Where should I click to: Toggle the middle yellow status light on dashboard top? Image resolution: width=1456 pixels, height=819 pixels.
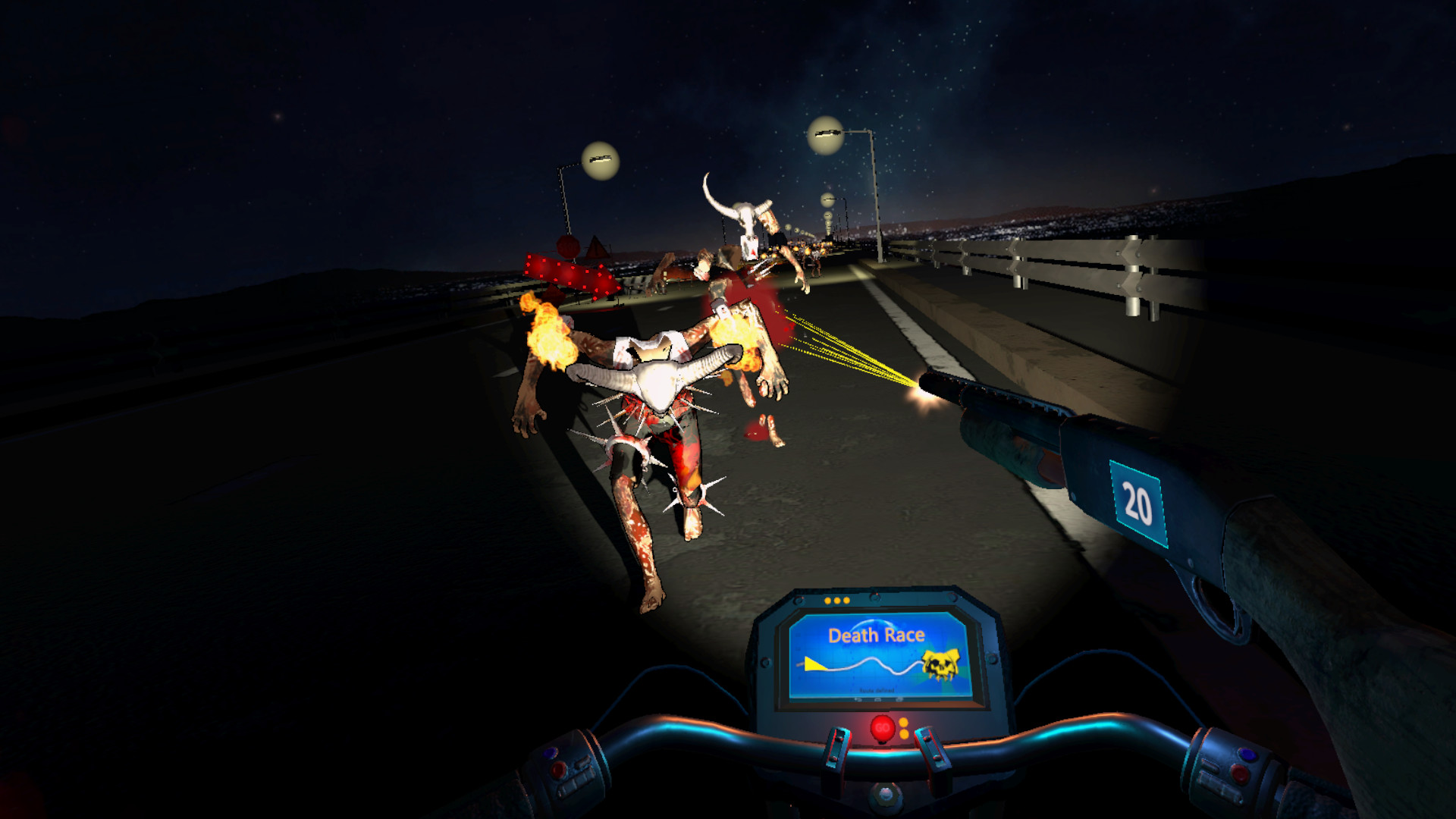837,600
